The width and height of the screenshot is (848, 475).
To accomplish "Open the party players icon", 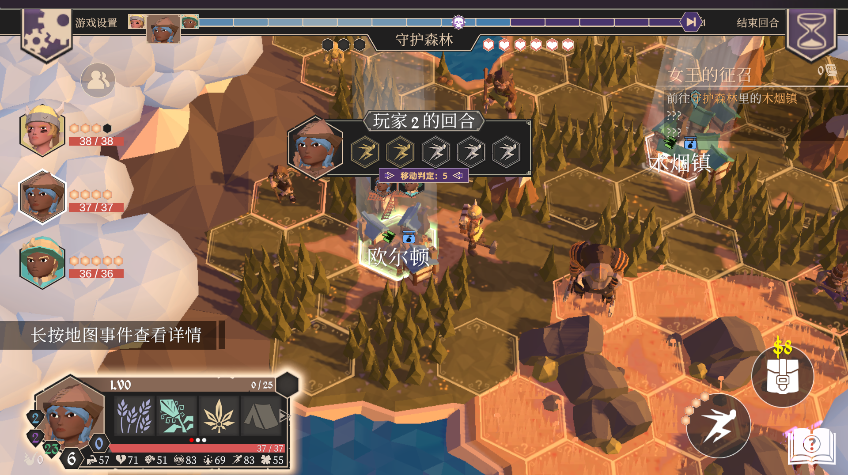I will (x=97, y=81).
